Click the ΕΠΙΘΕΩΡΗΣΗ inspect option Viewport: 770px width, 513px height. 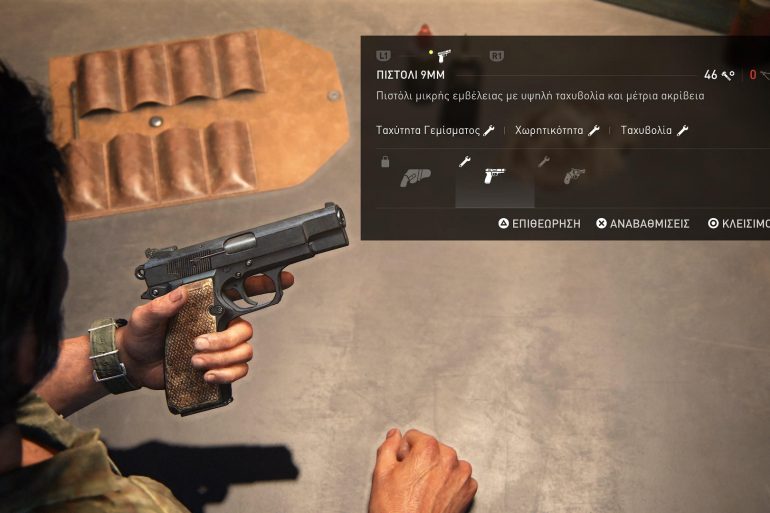(539, 224)
